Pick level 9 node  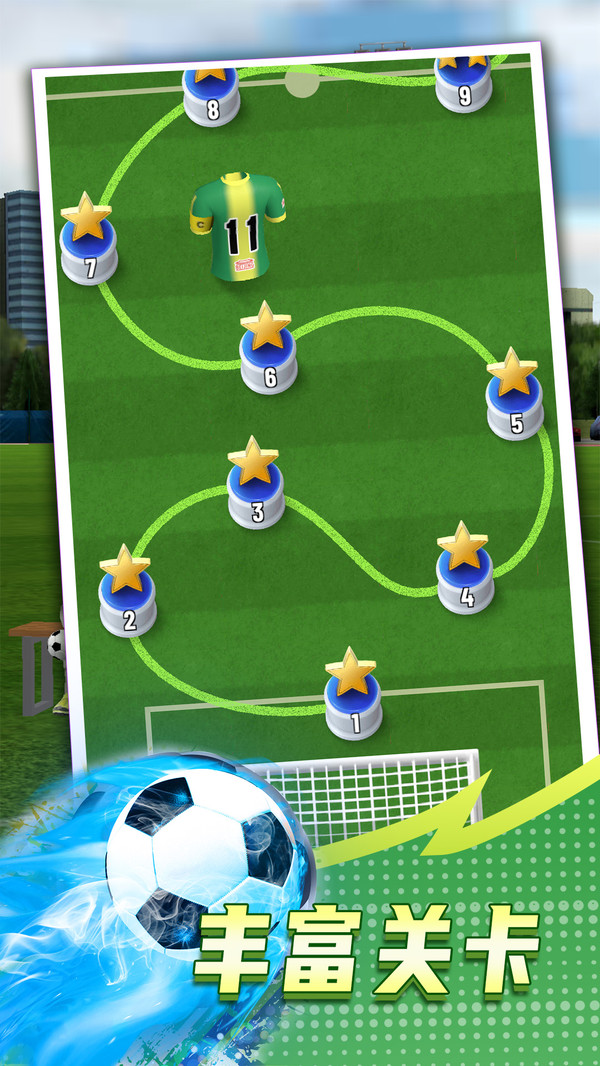[x=464, y=84]
